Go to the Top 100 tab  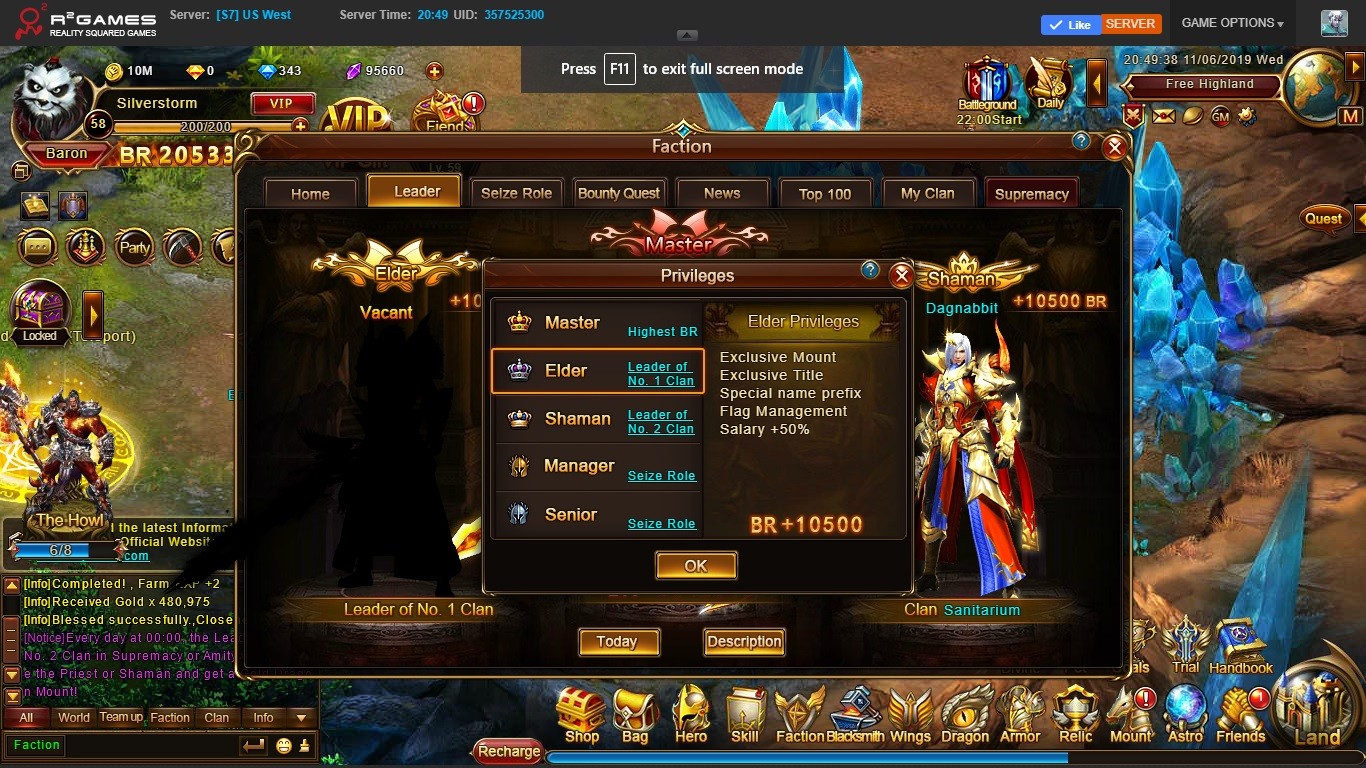pos(825,194)
